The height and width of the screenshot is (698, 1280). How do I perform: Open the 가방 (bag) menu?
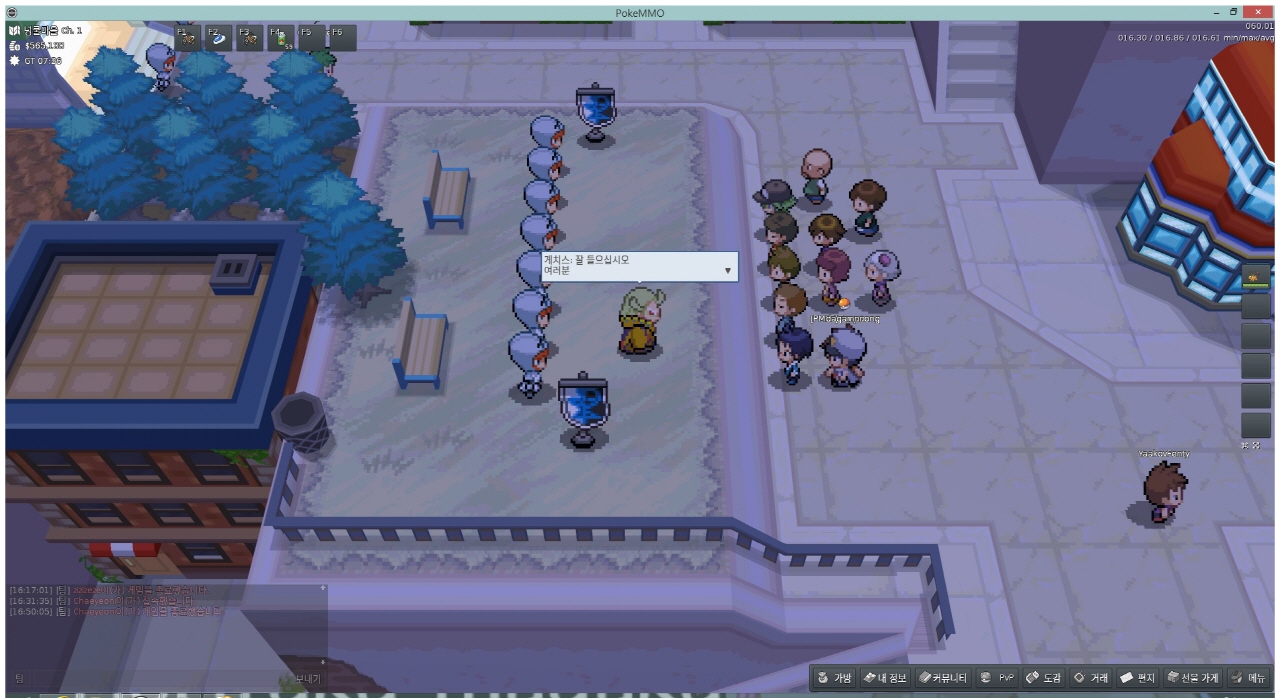point(835,678)
